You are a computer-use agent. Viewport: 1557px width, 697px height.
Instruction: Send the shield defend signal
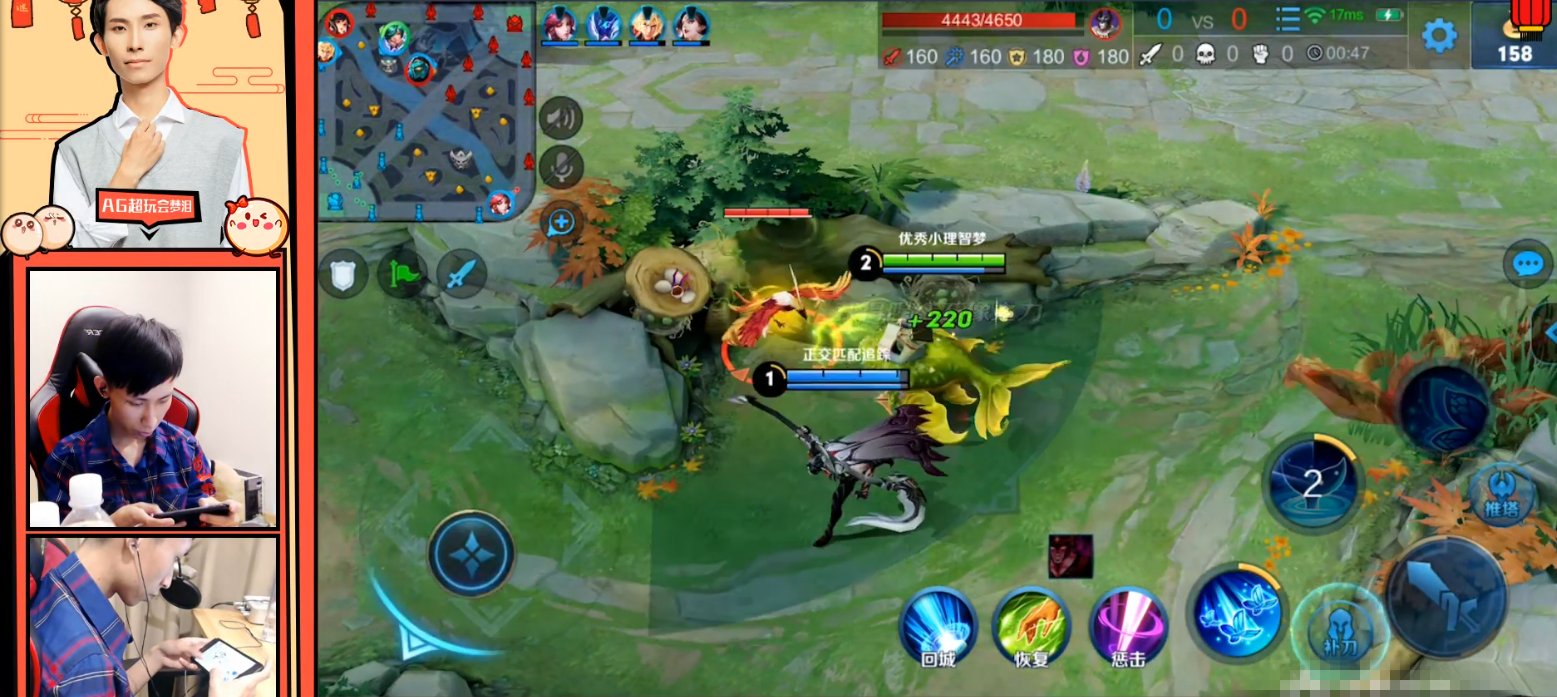point(343,274)
